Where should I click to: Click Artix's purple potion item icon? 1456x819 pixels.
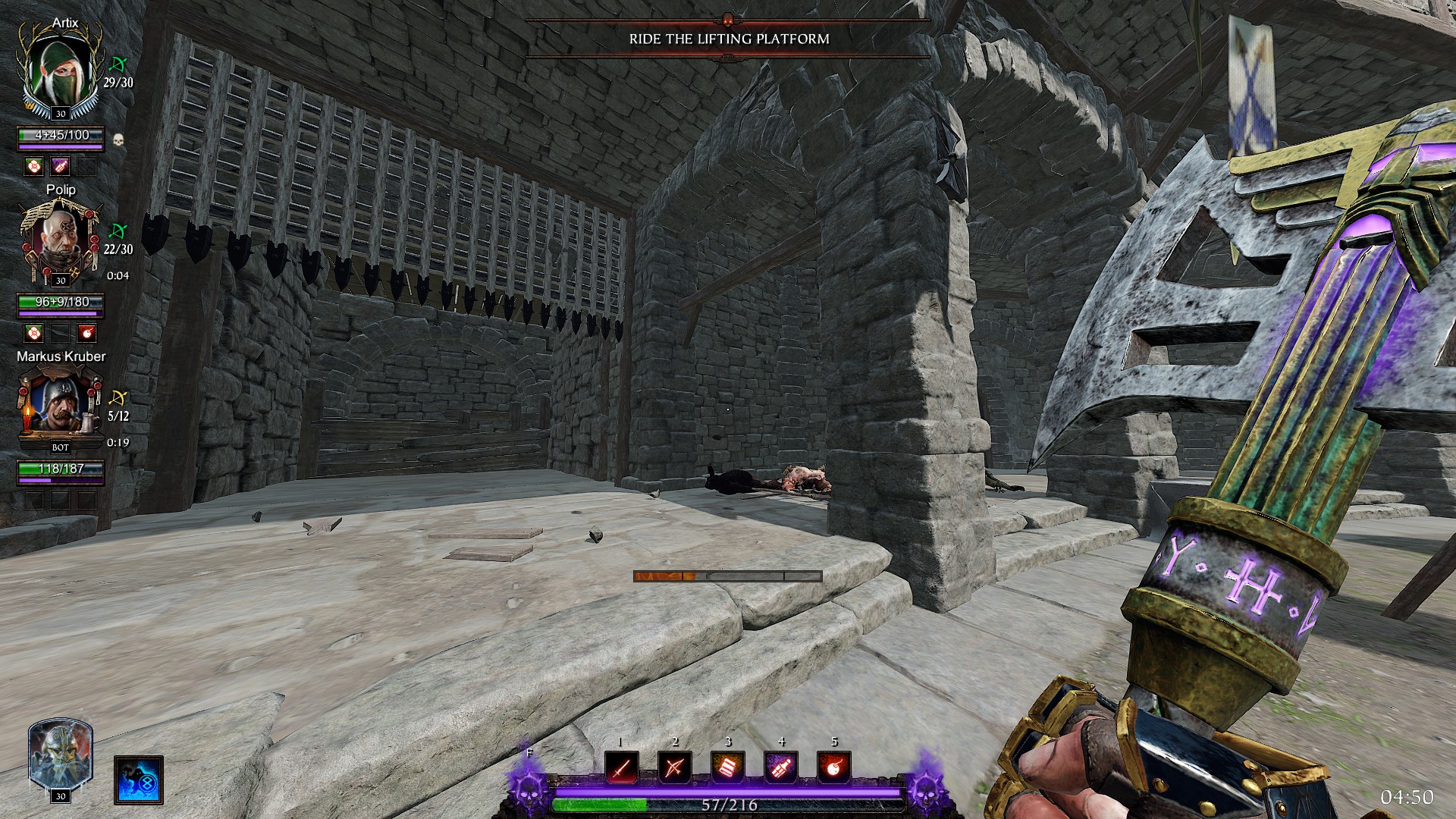[61, 166]
